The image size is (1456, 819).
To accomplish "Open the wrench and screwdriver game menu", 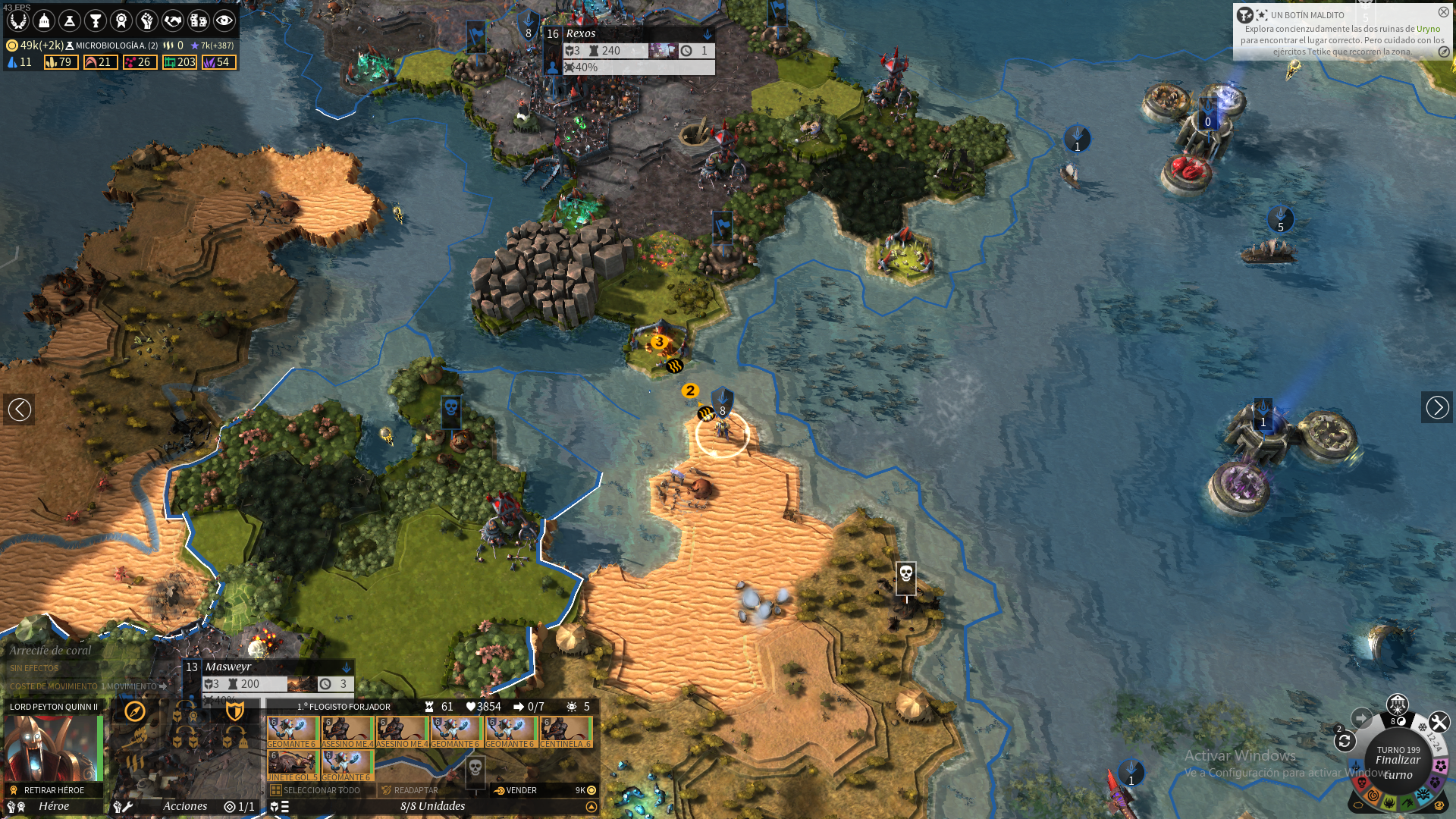I will 1439,722.
